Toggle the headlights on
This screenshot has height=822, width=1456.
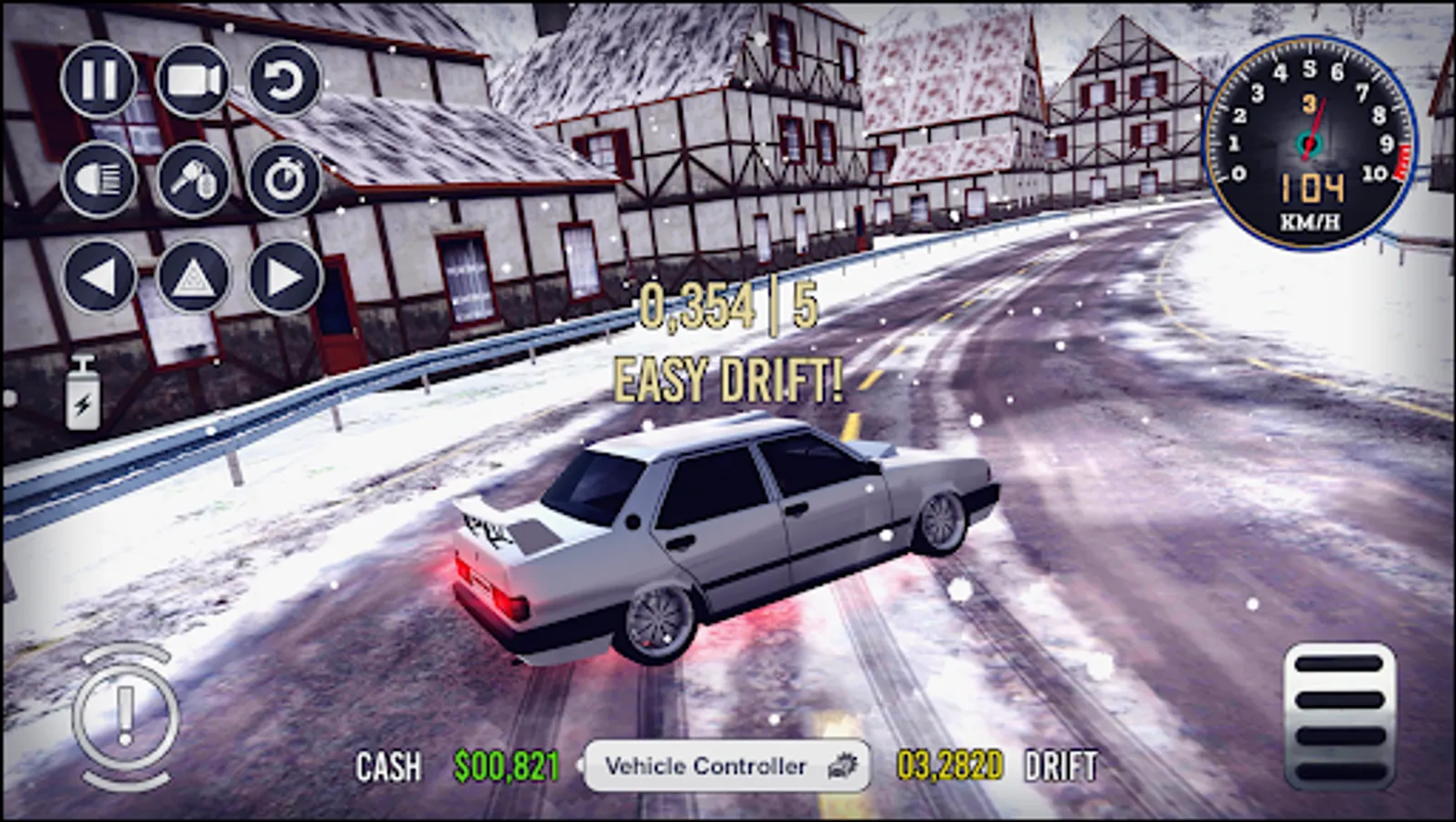click(x=102, y=179)
